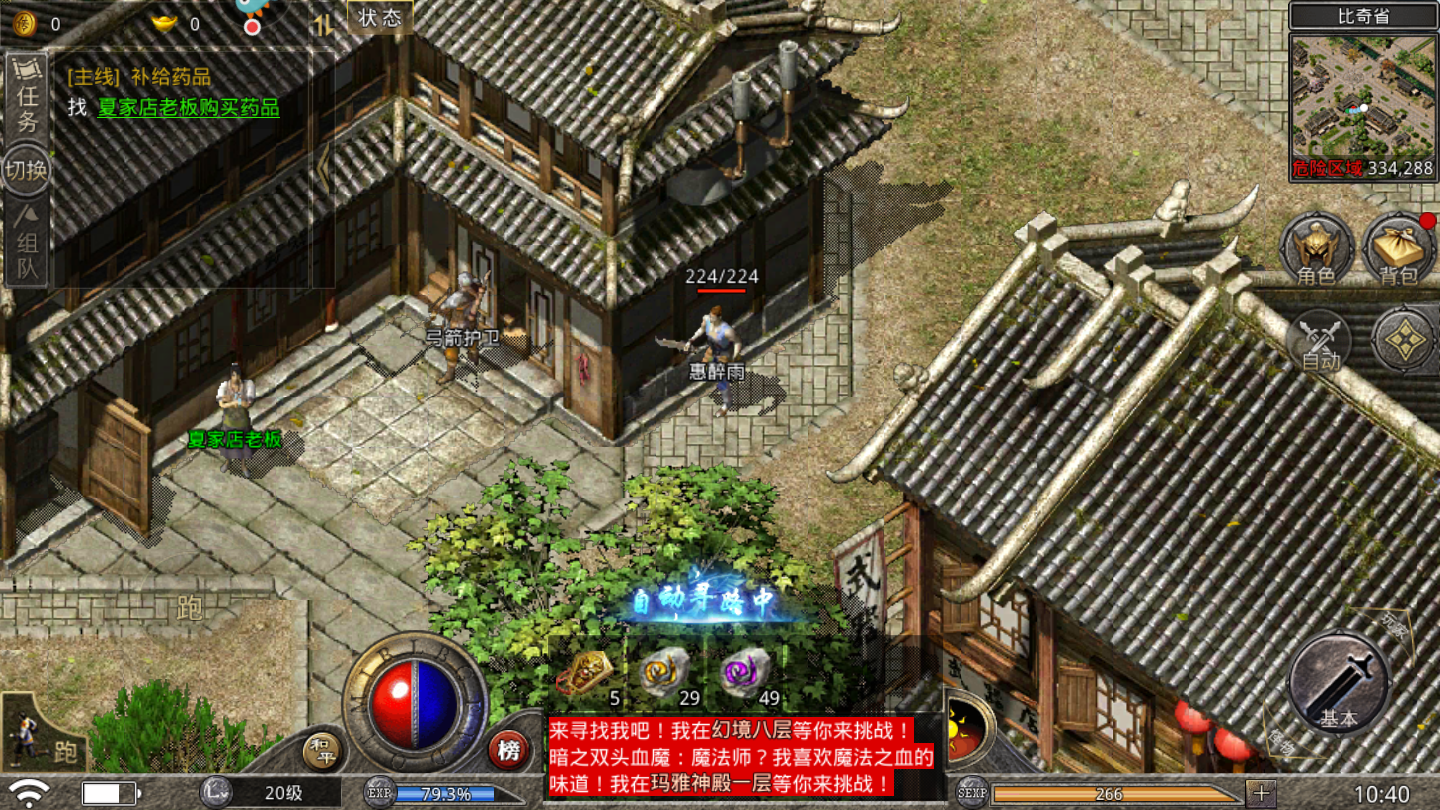
Task: Enable 自动 auto-battle crossed swords icon
Action: 1322,340
